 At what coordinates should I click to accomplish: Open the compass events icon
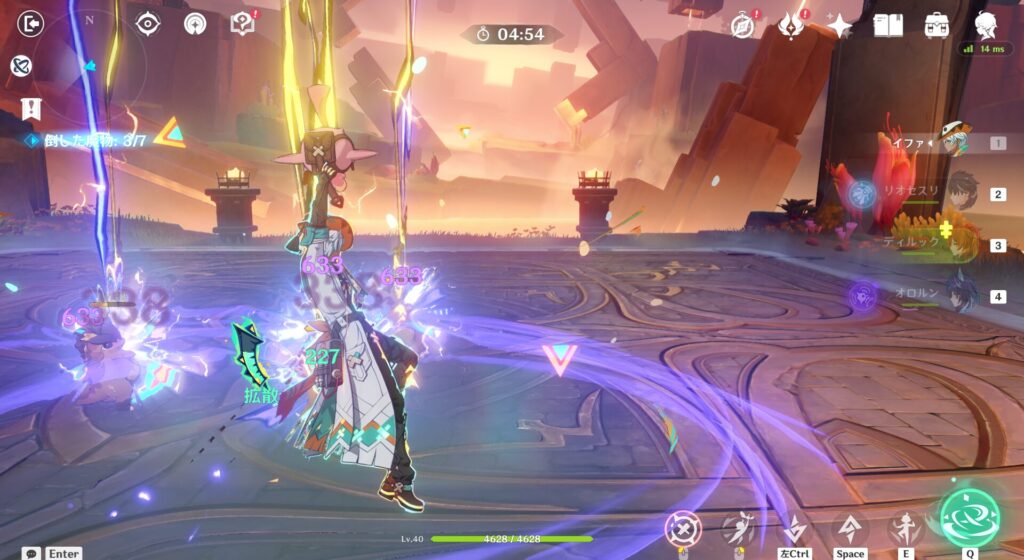coord(742,25)
